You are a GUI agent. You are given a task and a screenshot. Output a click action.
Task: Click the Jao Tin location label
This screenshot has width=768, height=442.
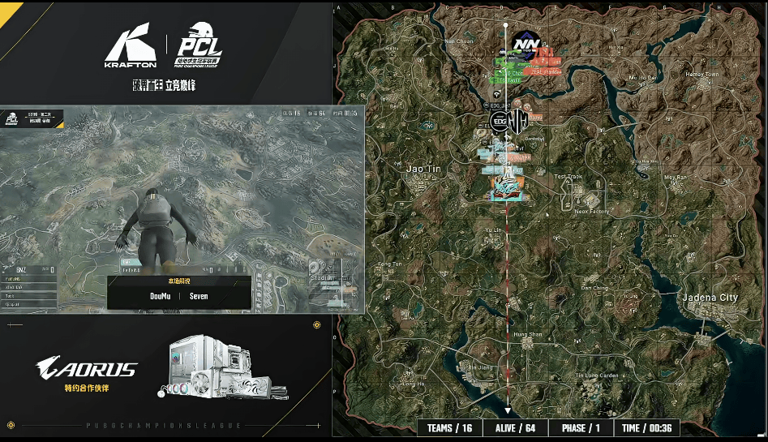click(x=421, y=170)
